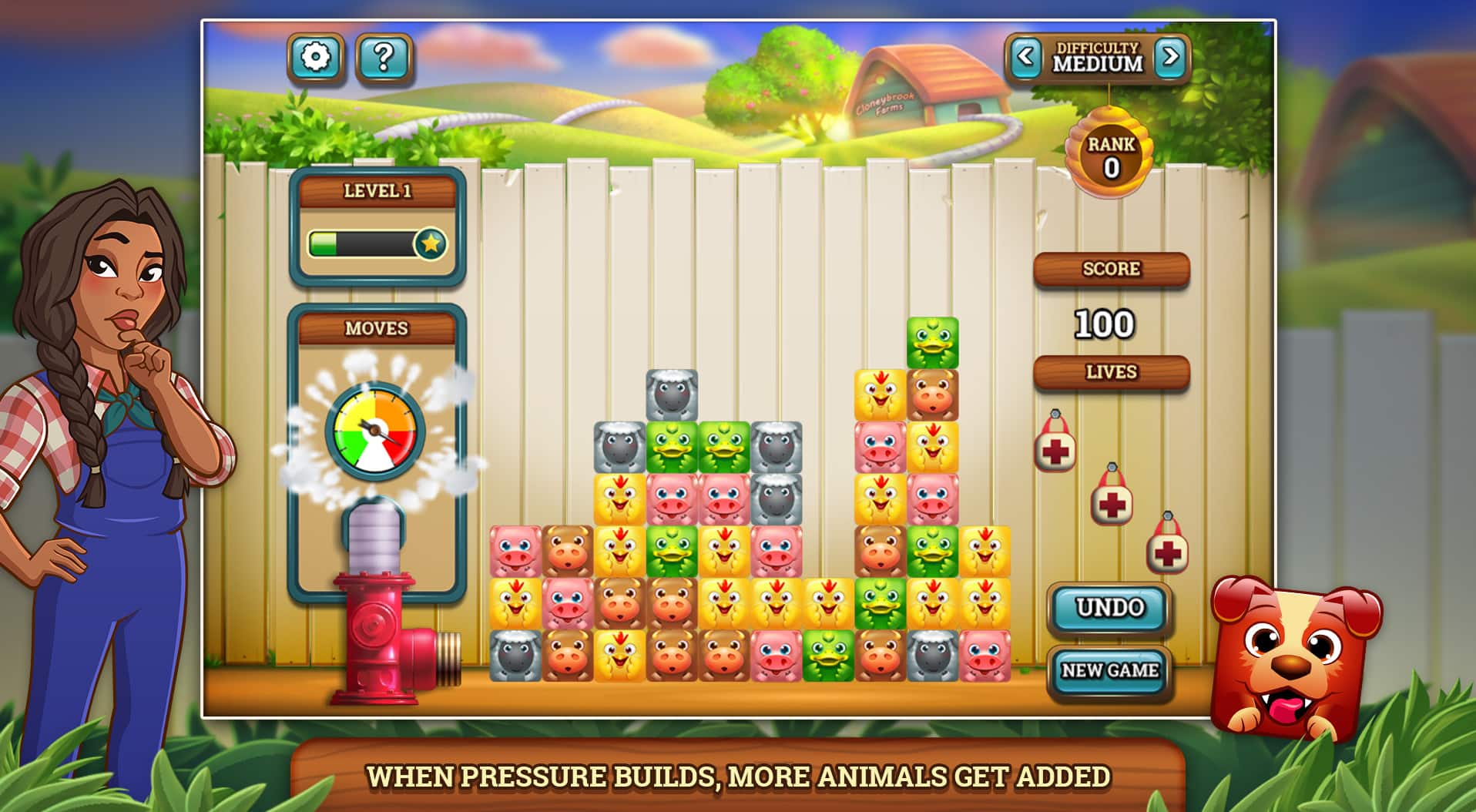
Task: Click the pressure gauge in the Moves panel
Action: point(375,432)
